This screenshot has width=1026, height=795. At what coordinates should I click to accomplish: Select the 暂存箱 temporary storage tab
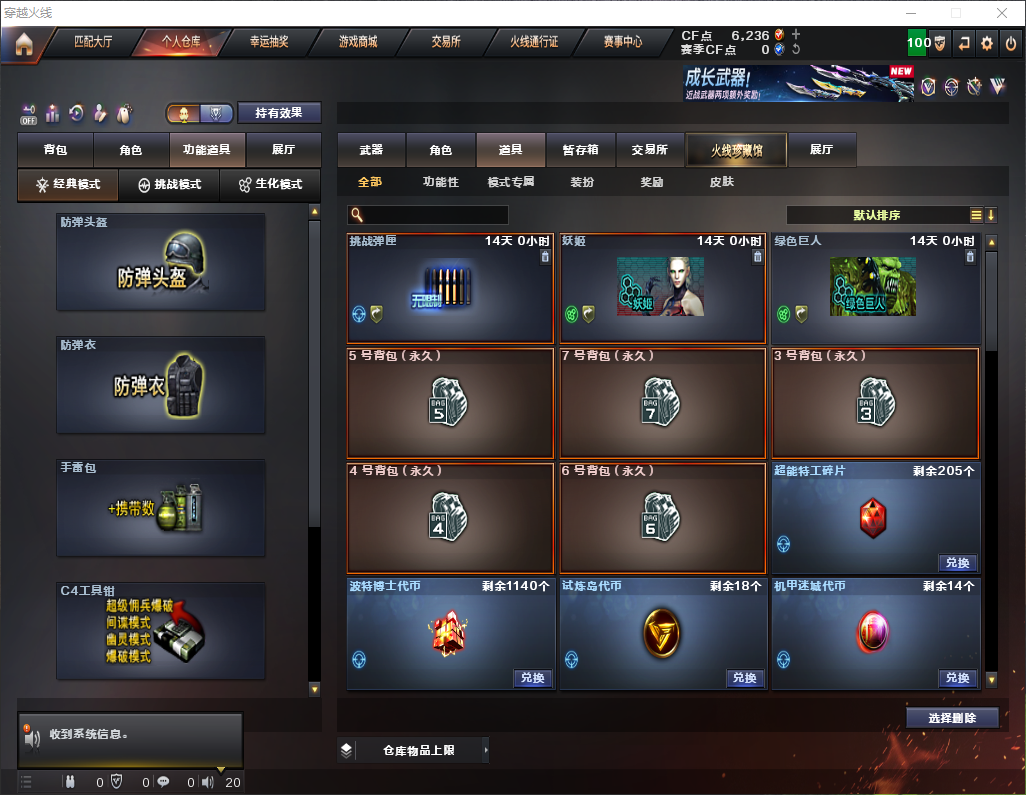(x=581, y=150)
